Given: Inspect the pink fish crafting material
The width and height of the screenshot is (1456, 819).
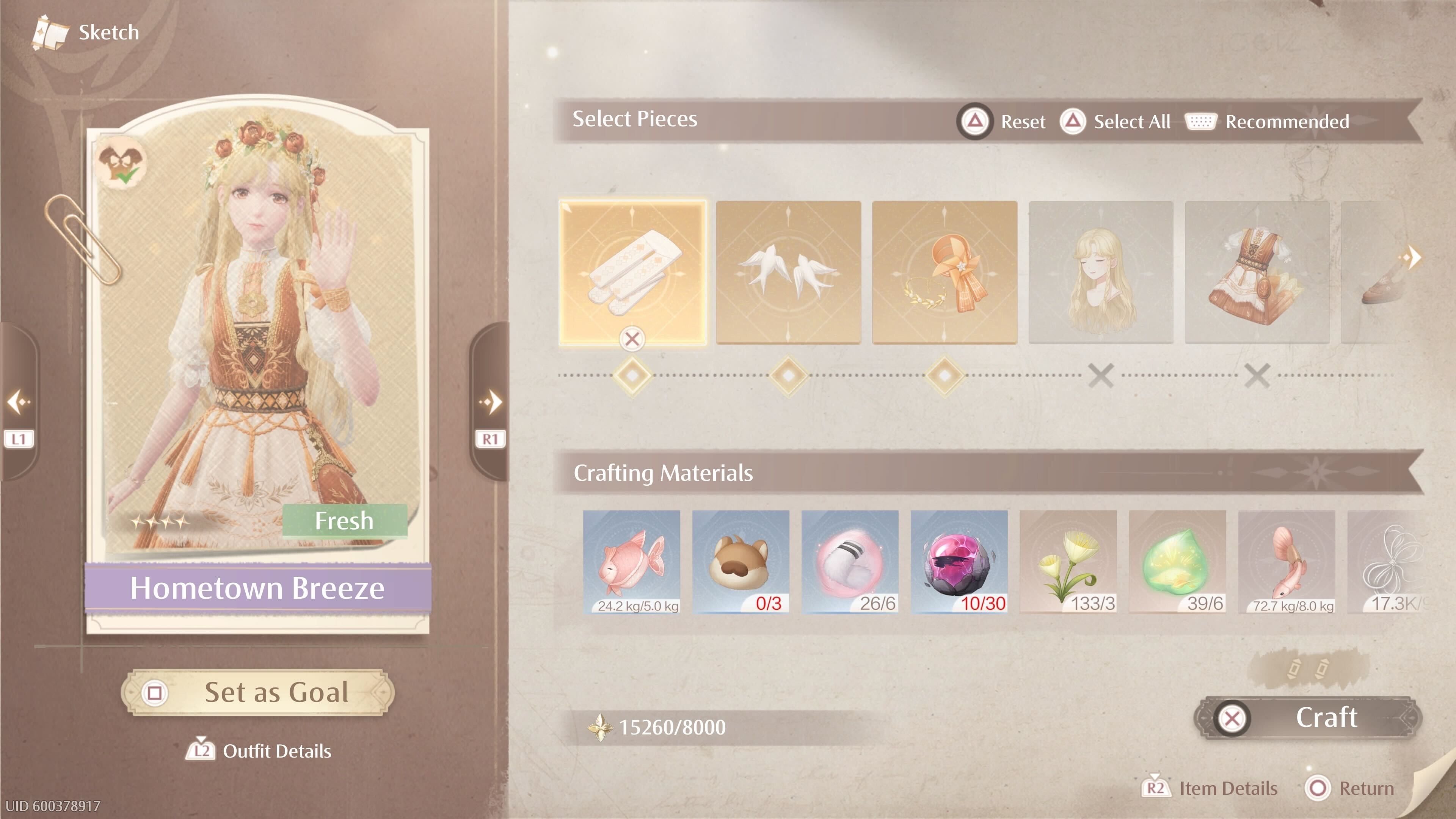Looking at the screenshot, I should [x=631, y=561].
